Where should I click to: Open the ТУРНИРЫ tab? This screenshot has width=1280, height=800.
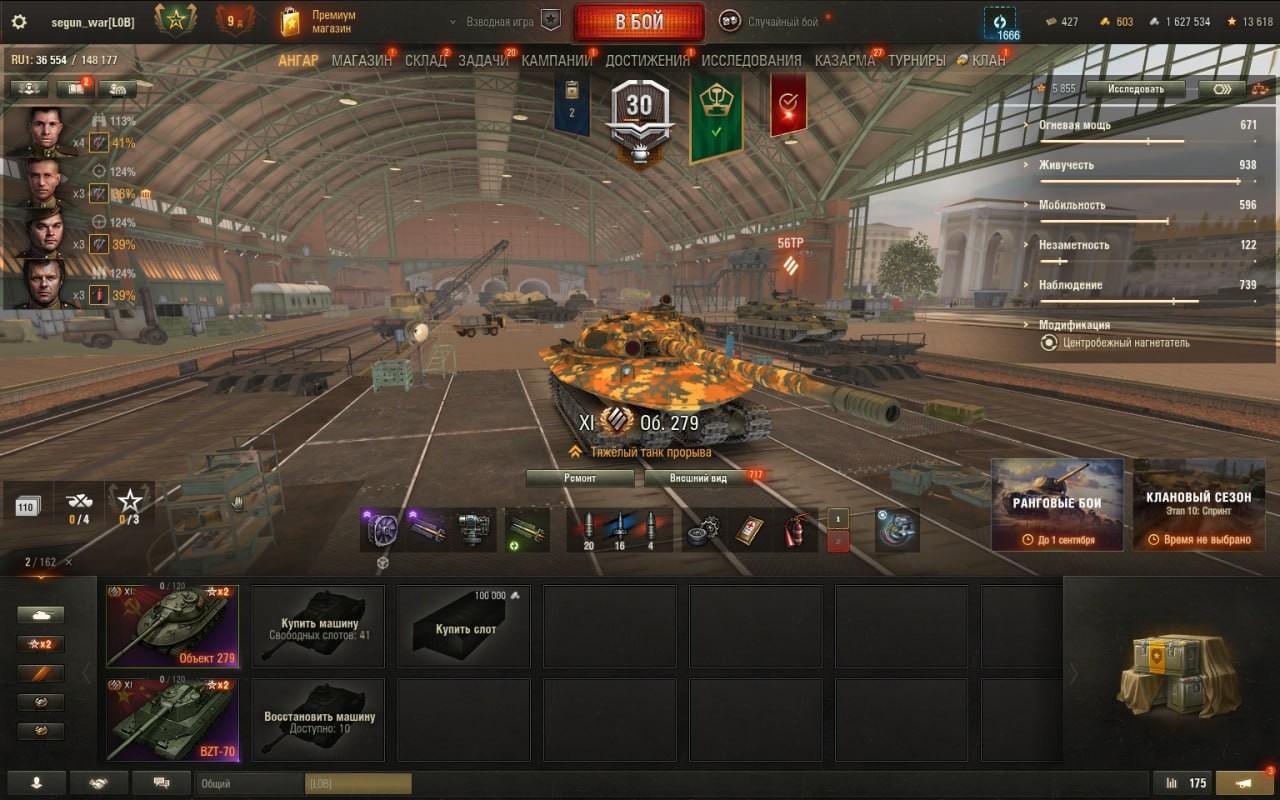tap(916, 61)
